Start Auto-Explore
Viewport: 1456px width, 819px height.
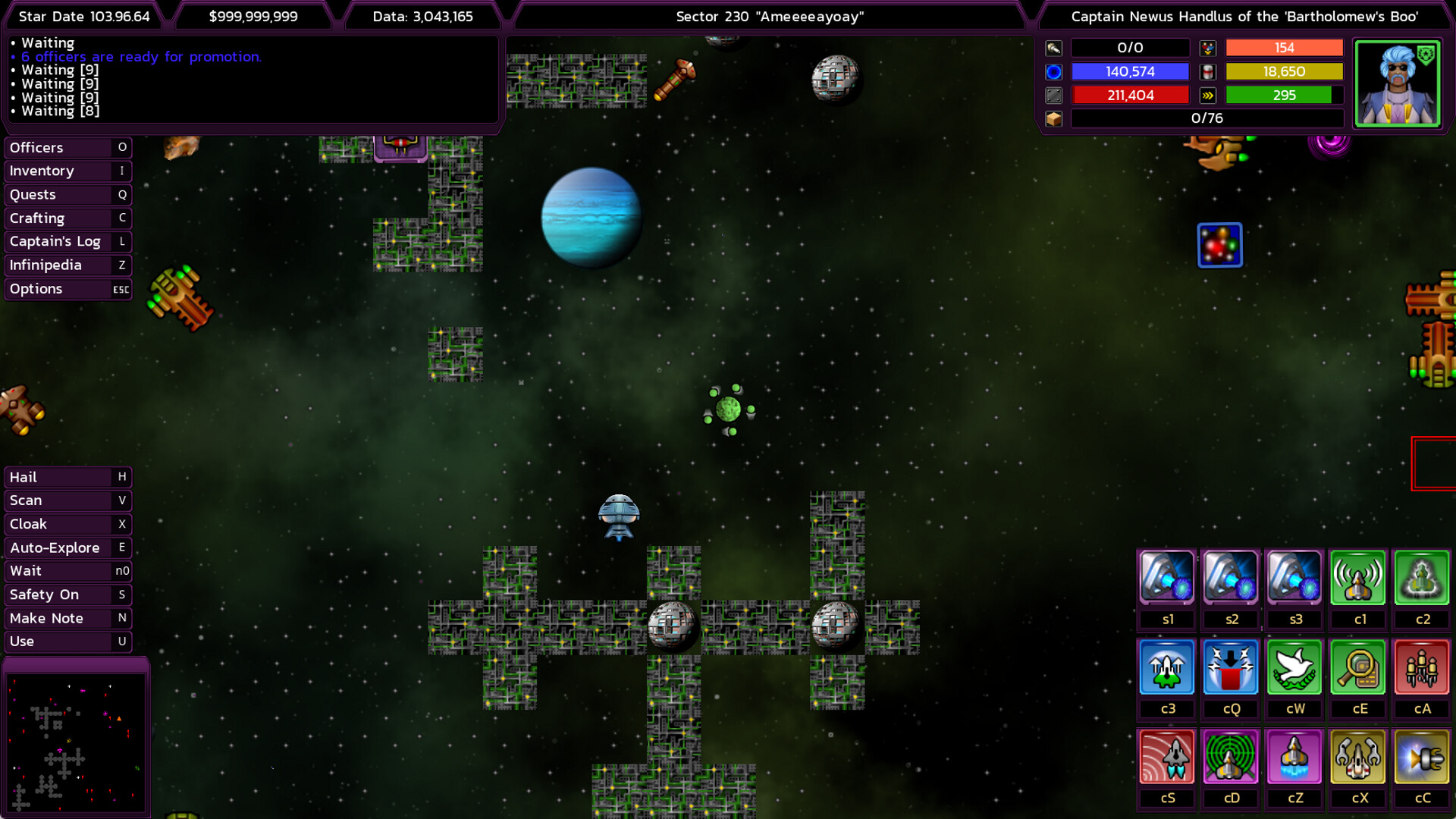tap(67, 548)
